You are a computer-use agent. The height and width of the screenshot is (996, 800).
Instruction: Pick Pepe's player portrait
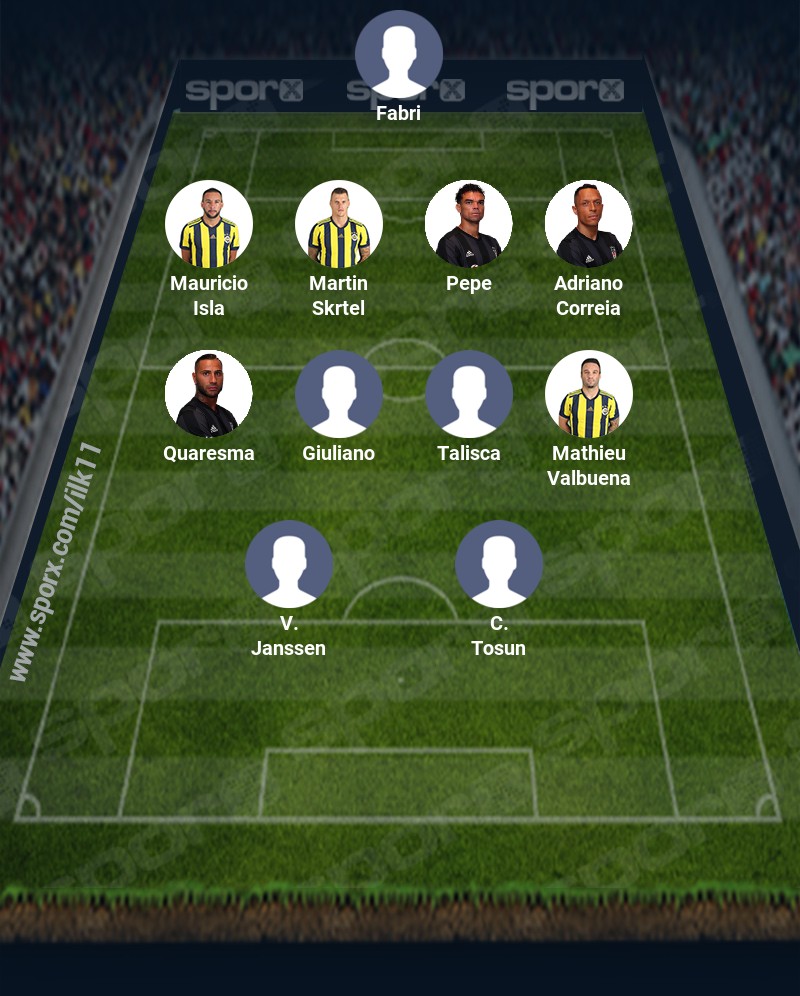pyautogui.click(x=469, y=224)
